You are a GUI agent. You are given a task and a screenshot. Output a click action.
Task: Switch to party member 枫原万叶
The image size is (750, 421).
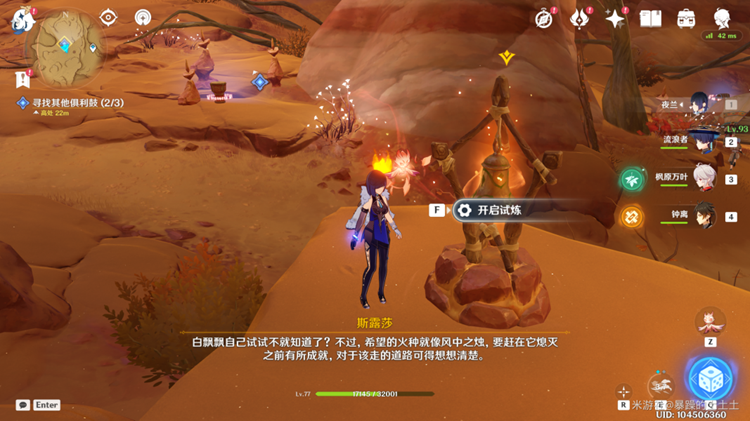click(704, 179)
